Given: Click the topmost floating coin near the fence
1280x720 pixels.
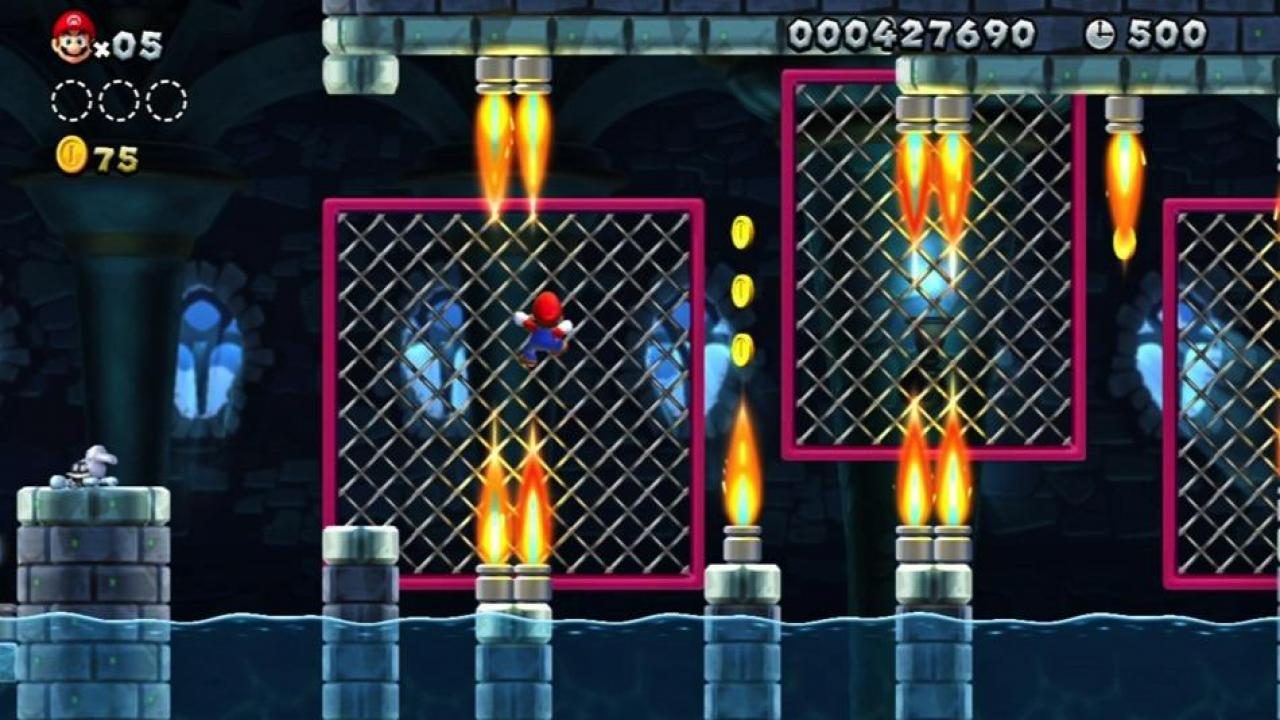Looking at the screenshot, I should (x=740, y=232).
